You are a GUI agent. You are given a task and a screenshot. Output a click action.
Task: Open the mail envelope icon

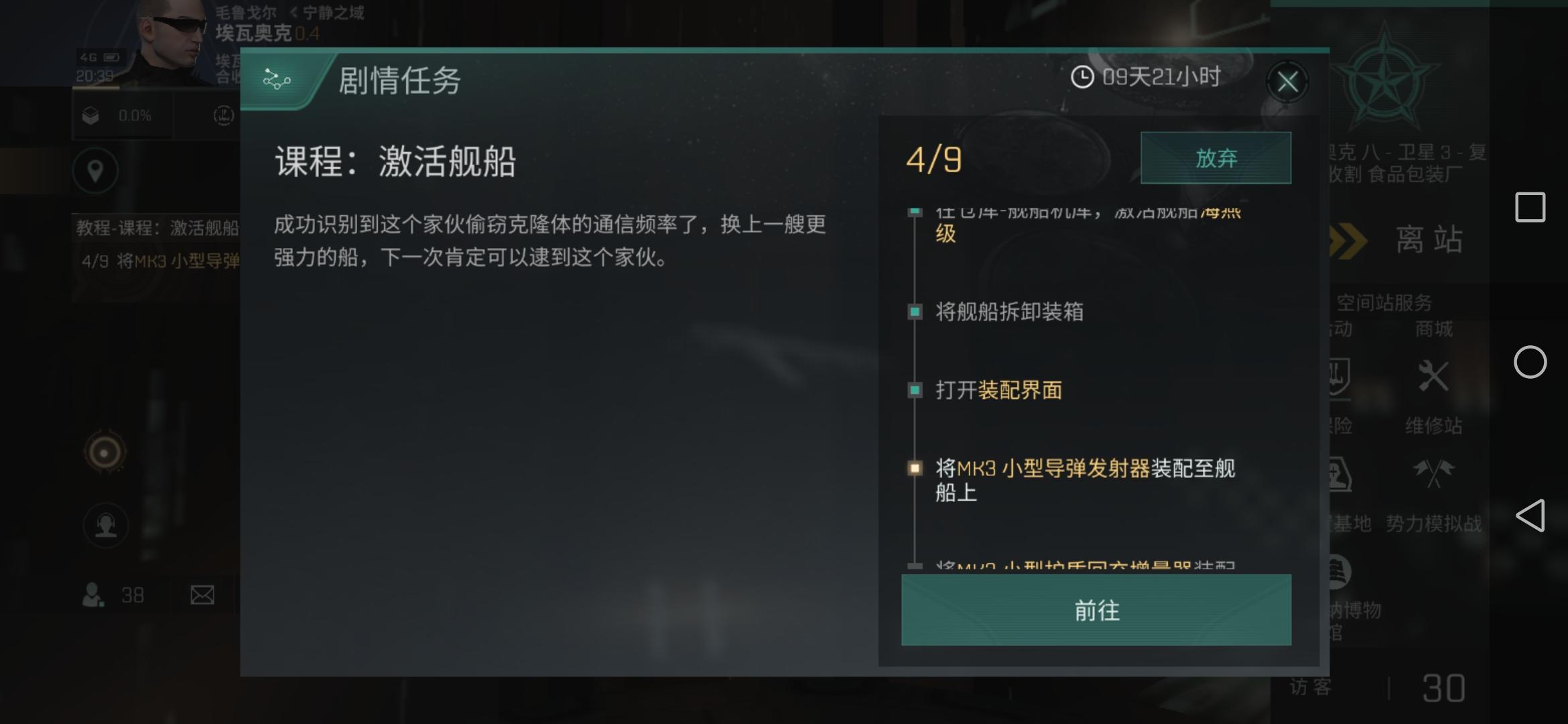click(x=203, y=595)
